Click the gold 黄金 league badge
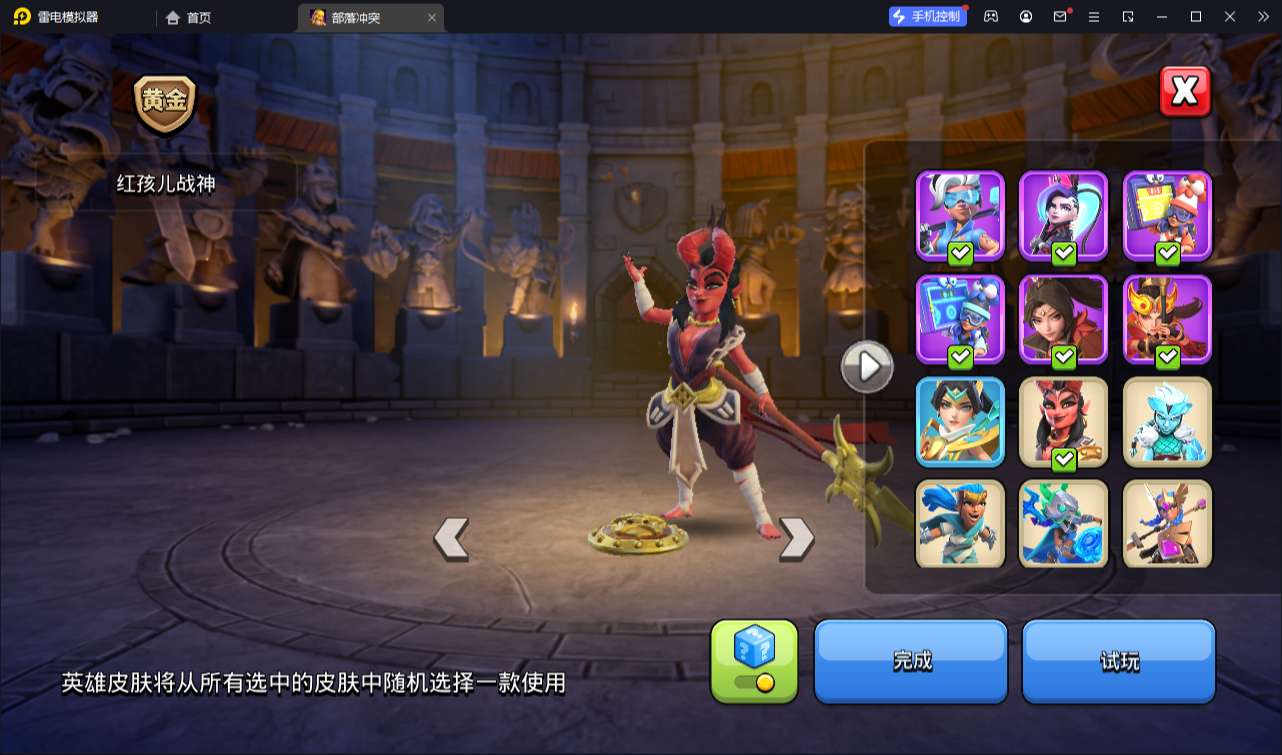This screenshot has height=755, width=1282. pos(166,102)
